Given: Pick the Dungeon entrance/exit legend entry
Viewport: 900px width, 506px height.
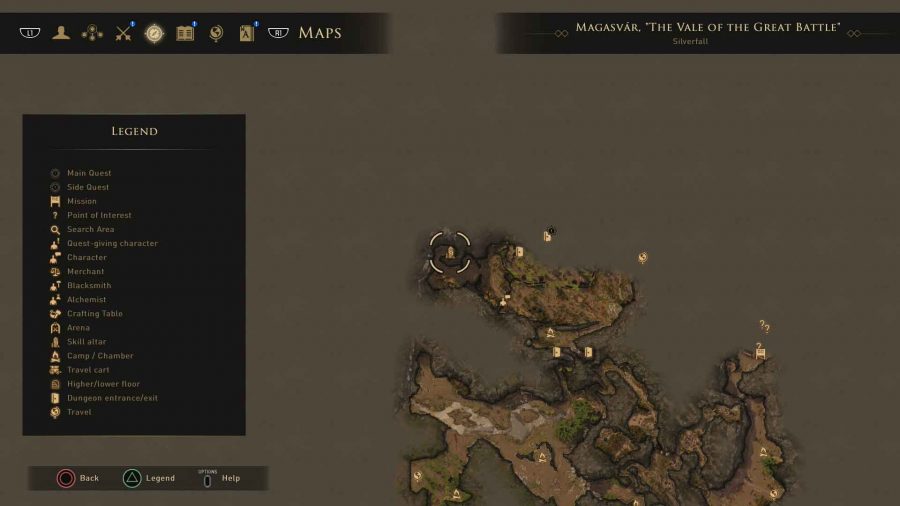Looking at the screenshot, I should [112, 398].
